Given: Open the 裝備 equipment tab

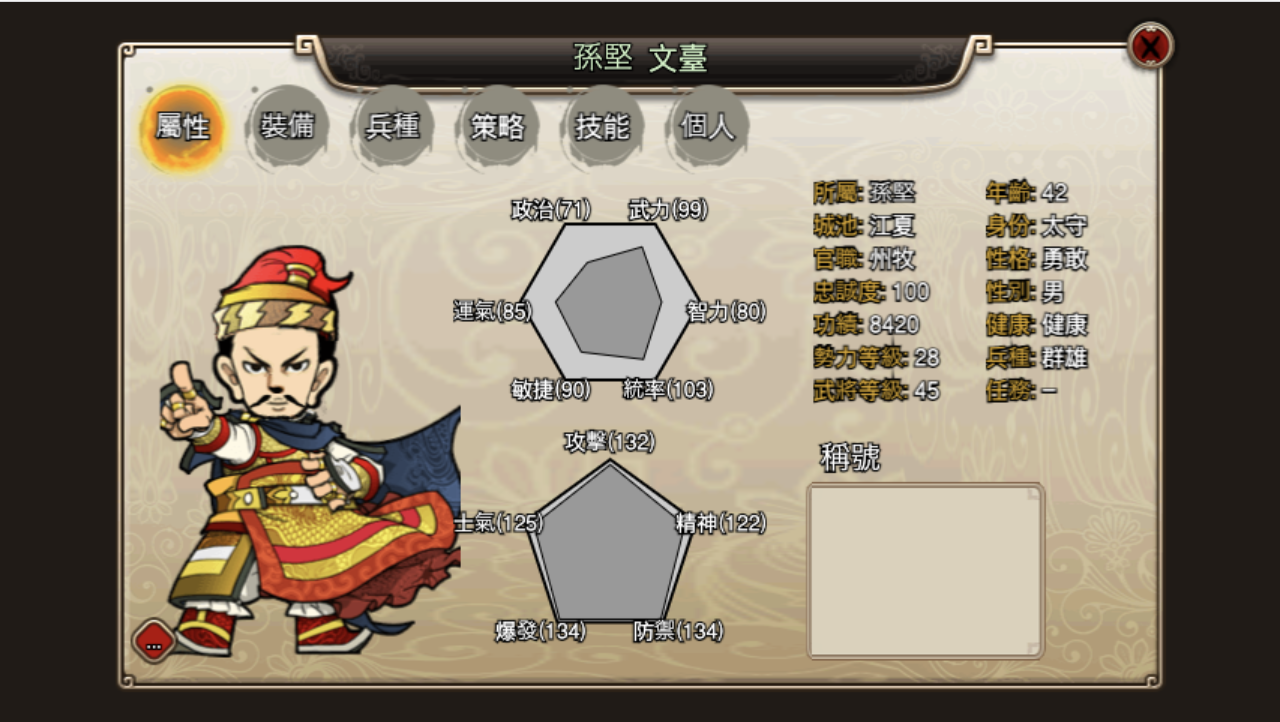Looking at the screenshot, I should click(288, 127).
